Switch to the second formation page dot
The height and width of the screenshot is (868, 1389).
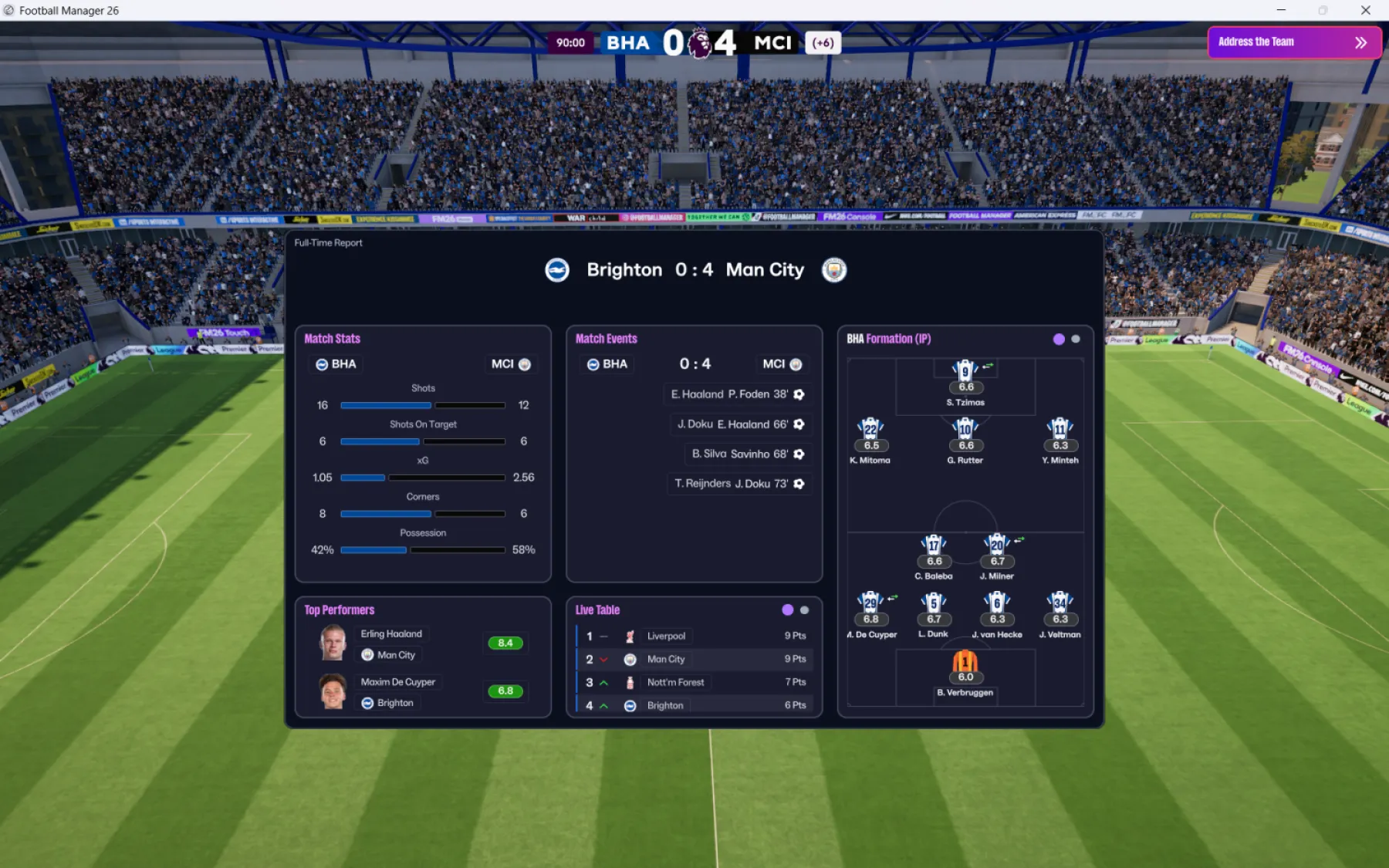click(1076, 339)
